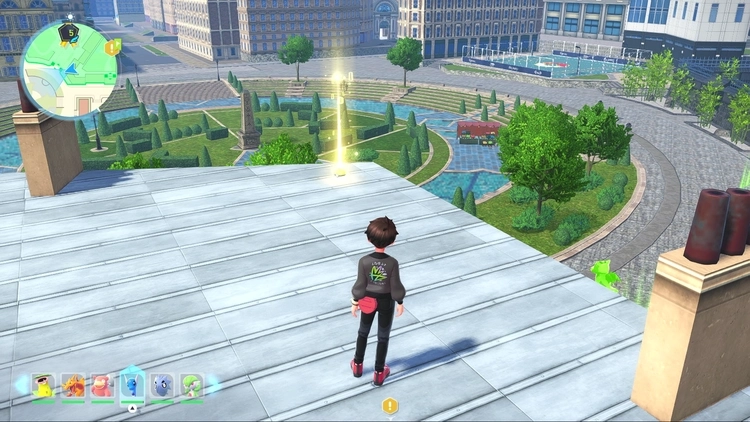The width and height of the screenshot is (750, 422).
Task: Pick the highlighted blue horned Pokémon slot
Action: (133, 384)
